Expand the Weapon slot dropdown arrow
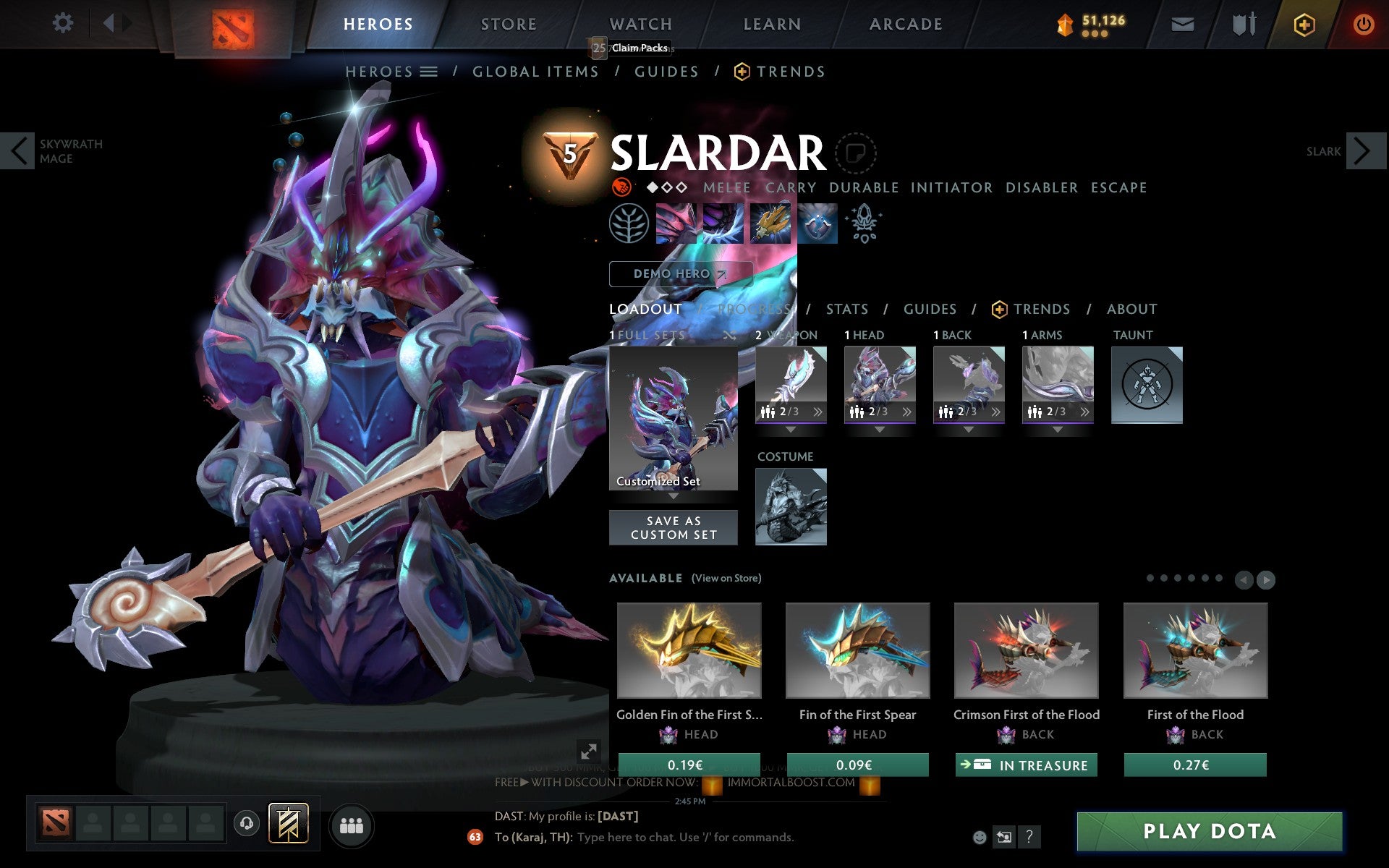This screenshot has width=1389, height=868. point(791,429)
